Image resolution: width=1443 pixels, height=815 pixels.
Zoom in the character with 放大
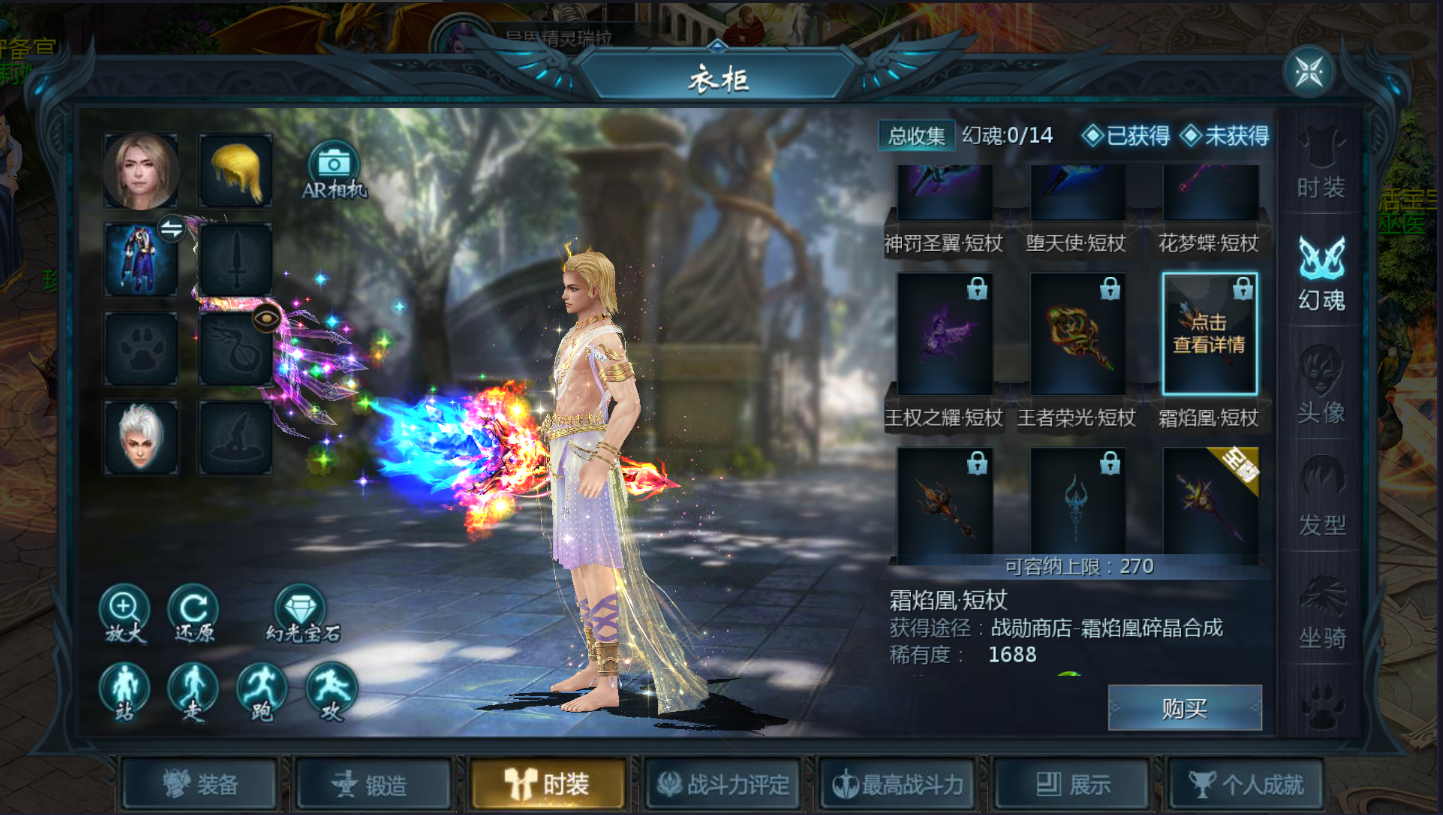pyautogui.click(x=124, y=609)
